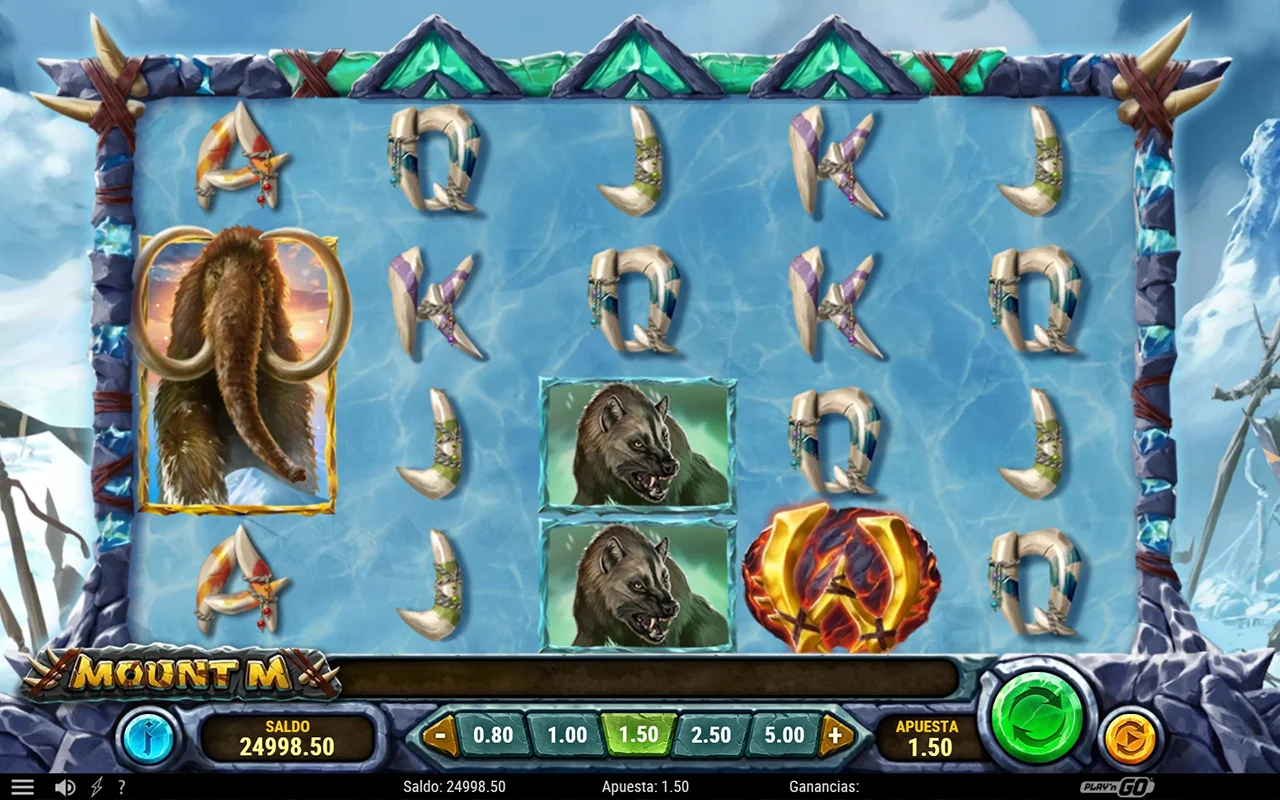Choose the 1.00 bet value
This screenshot has height=800, width=1280.
(566, 736)
